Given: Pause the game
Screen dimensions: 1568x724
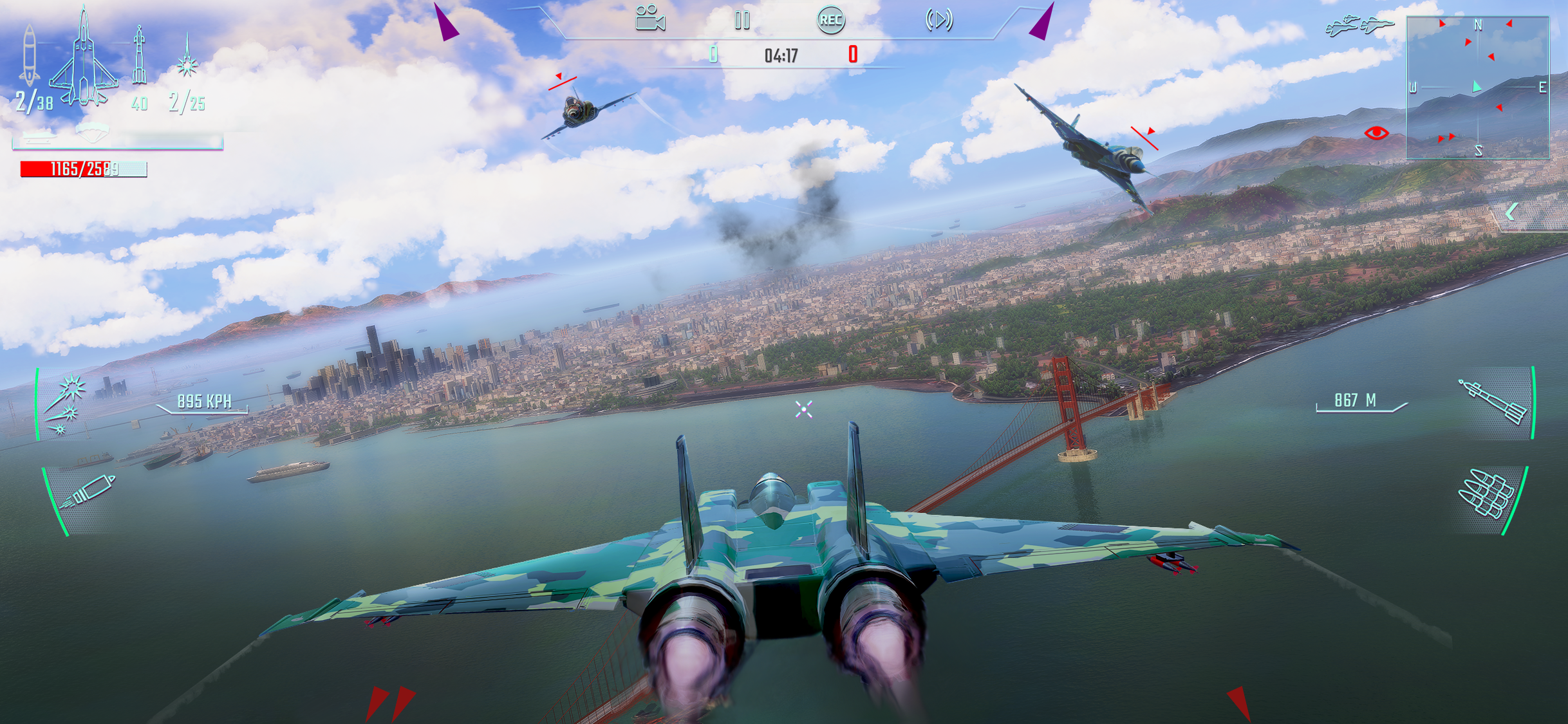Looking at the screenshot, I should click(742, 21).
